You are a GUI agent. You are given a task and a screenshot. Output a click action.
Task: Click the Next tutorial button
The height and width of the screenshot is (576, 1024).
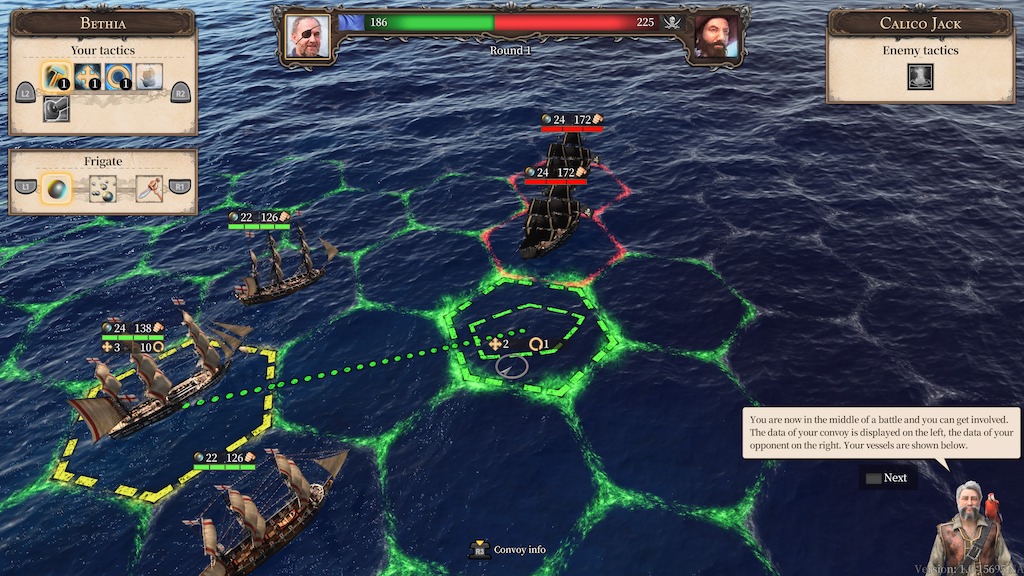pos(887,478)
